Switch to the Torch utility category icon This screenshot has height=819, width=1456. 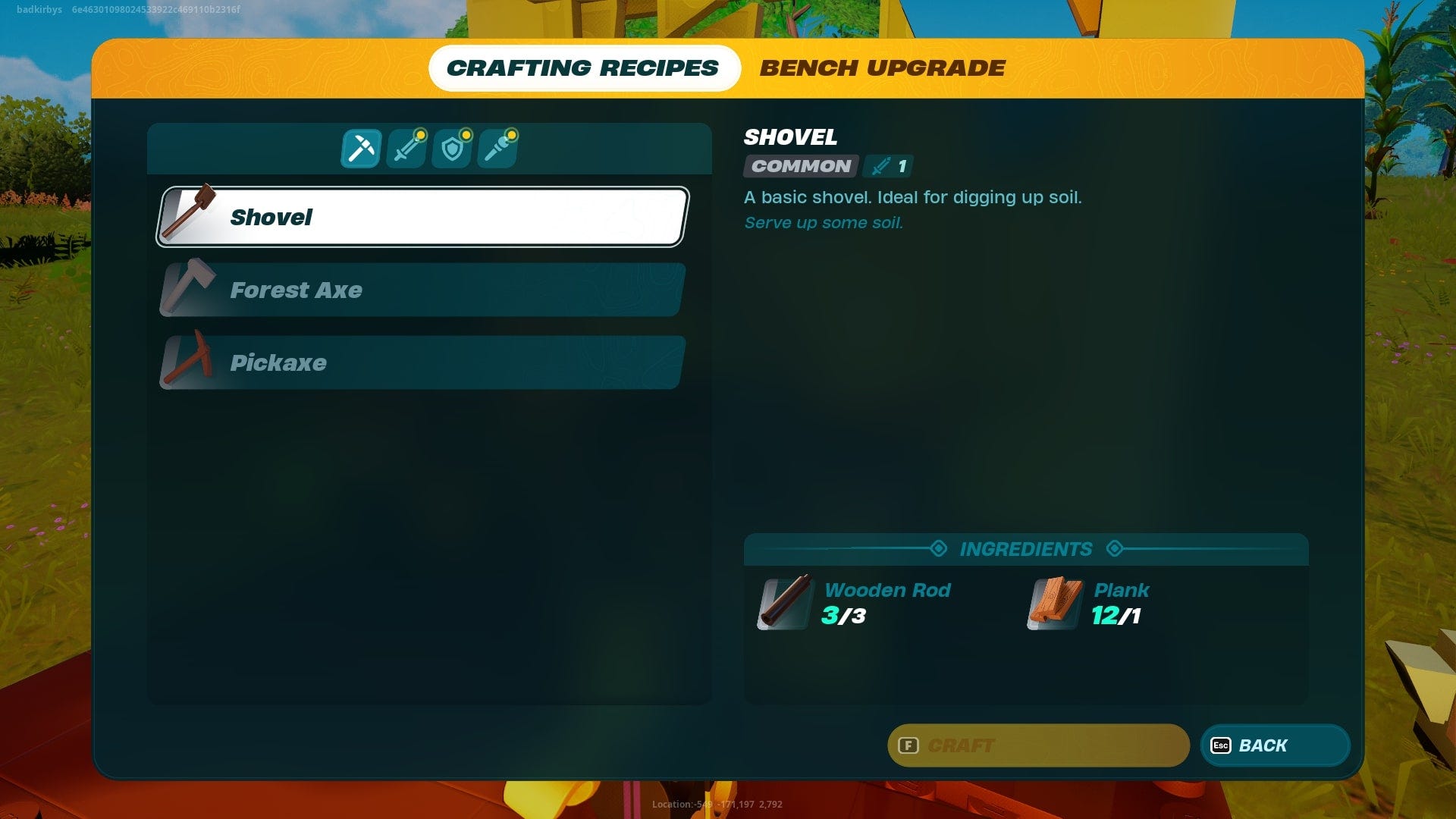[499, 148]
